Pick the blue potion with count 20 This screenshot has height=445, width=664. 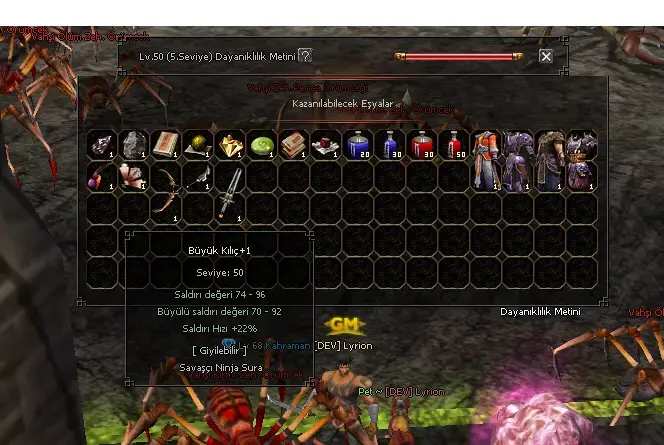358,145
